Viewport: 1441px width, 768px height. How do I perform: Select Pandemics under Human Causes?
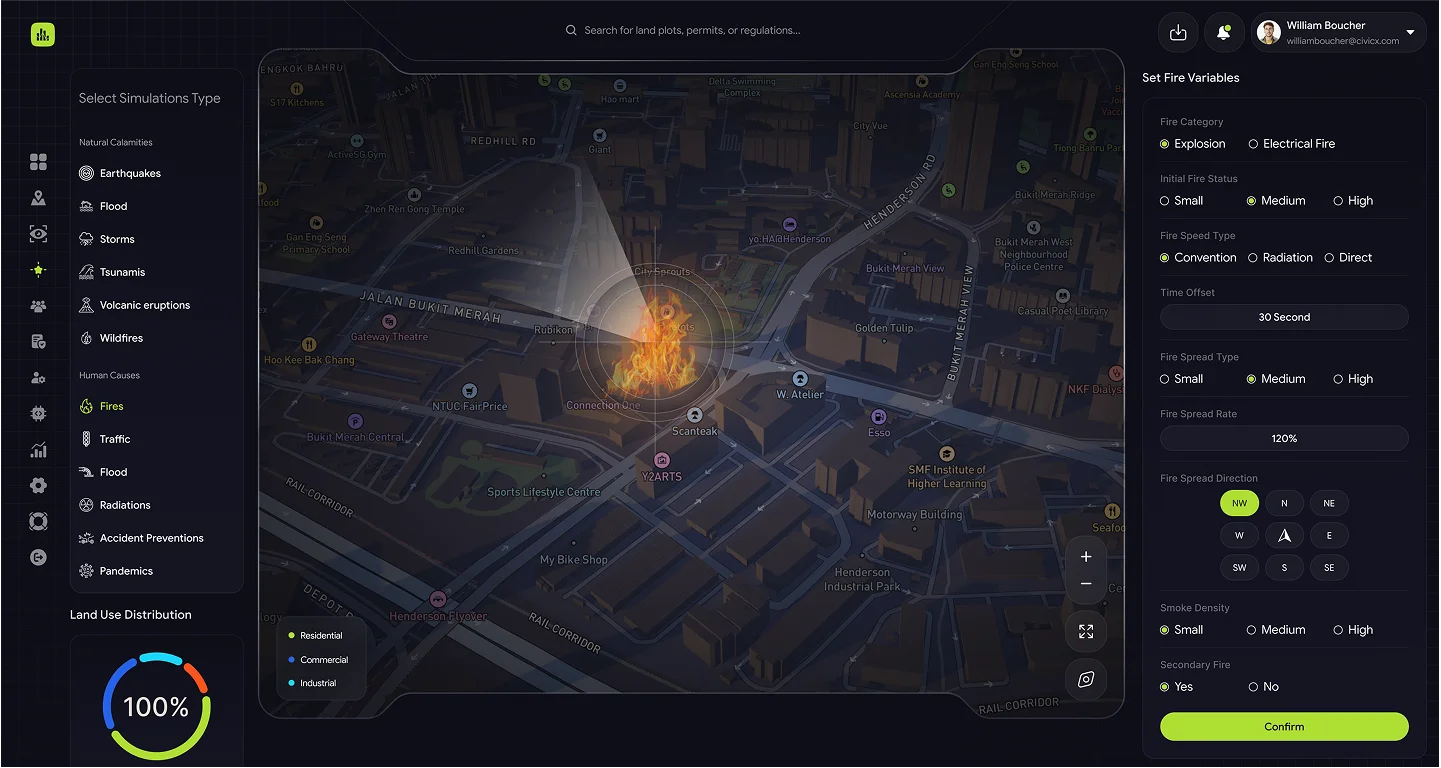pos(126,571)
